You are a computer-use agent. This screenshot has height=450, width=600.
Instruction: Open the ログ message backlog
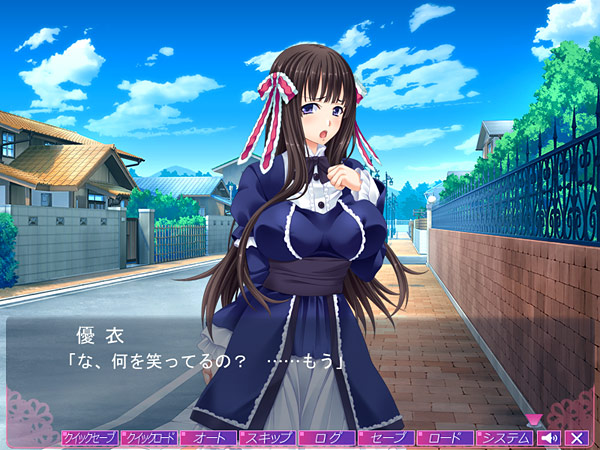pyautogui.click(x=326, y=438)
